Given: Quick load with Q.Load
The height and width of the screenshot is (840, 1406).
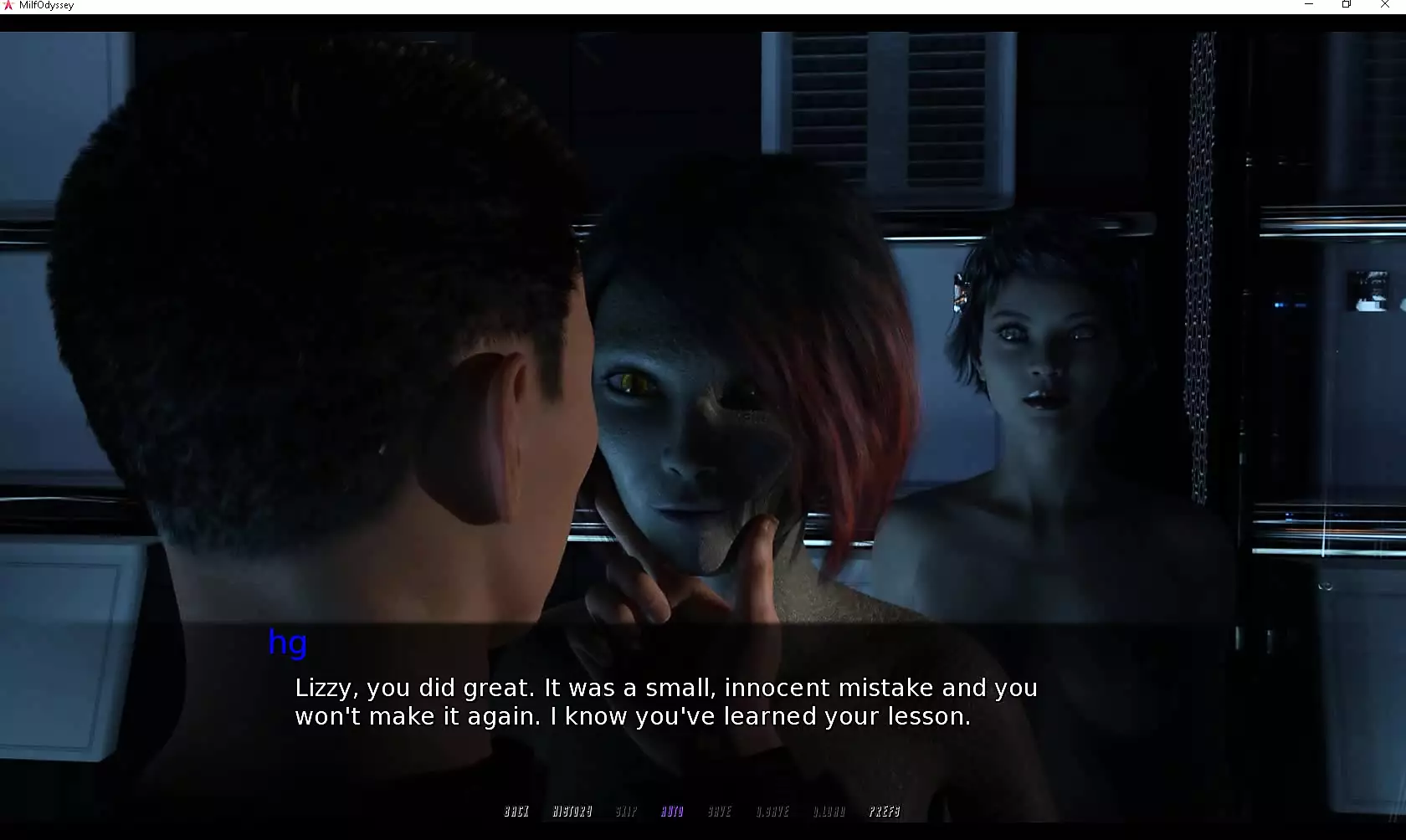Looking at the screenshot, I should click(x=829, y=812).
